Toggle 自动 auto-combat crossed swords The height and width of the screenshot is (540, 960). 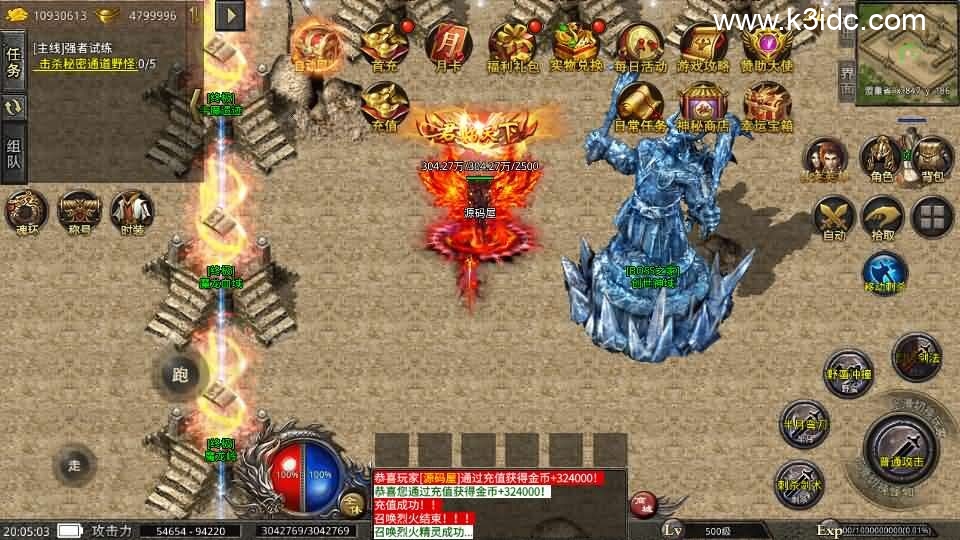point(833,215)
